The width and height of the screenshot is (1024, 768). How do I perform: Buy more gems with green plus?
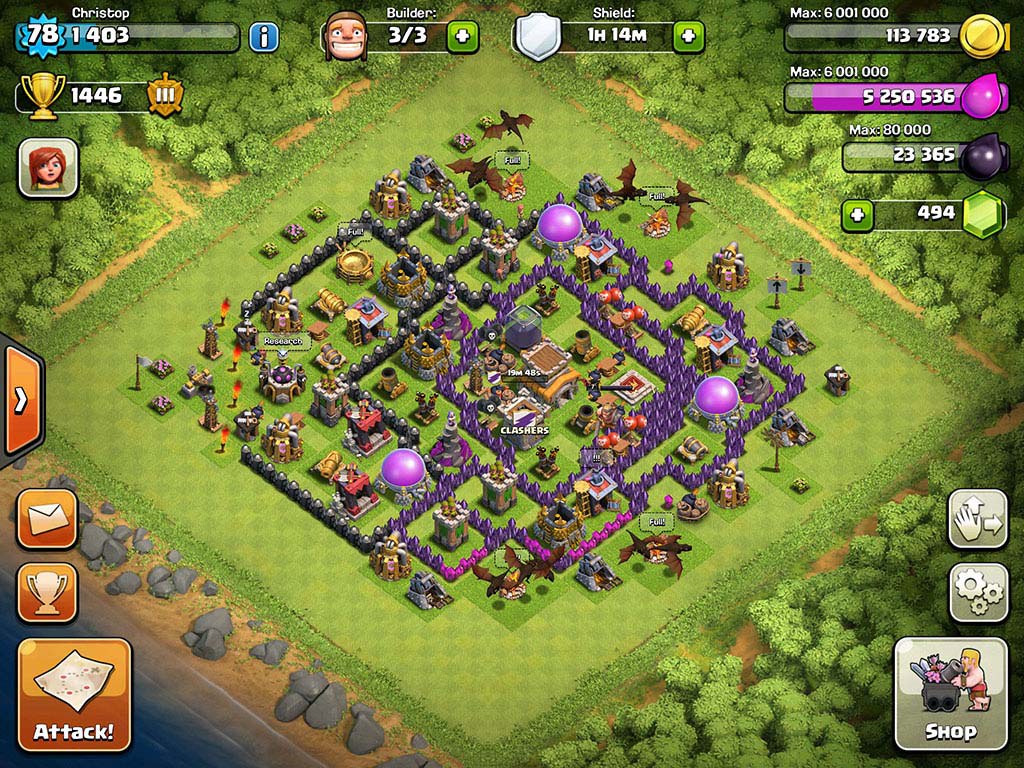(x=856, y=214)
